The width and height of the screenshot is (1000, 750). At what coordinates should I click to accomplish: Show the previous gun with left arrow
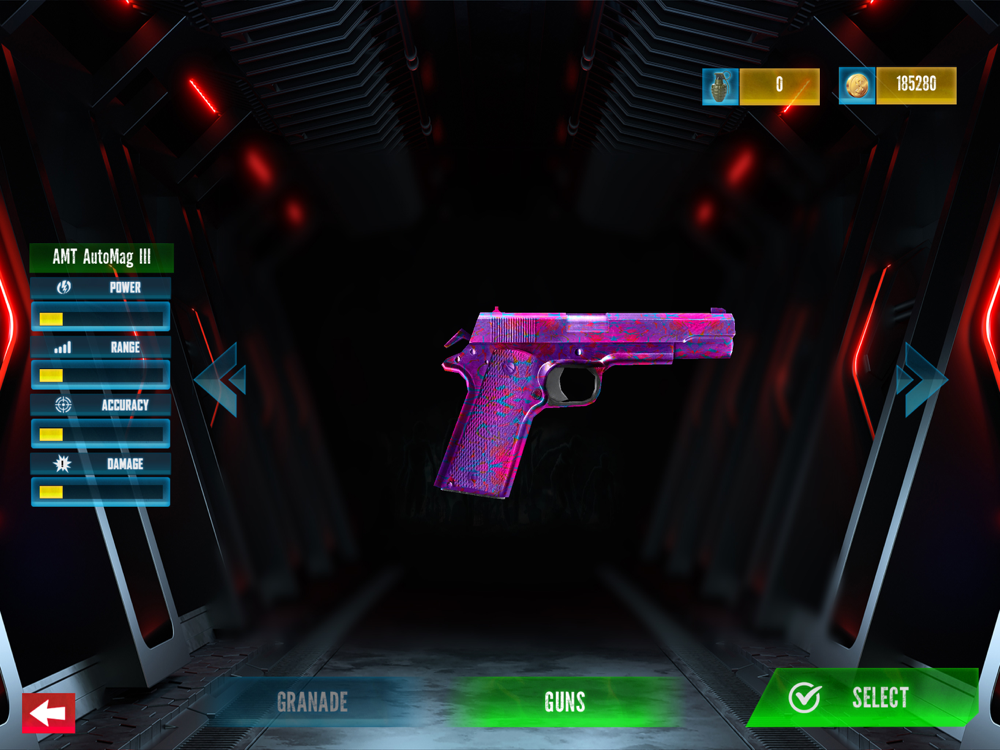219,380
